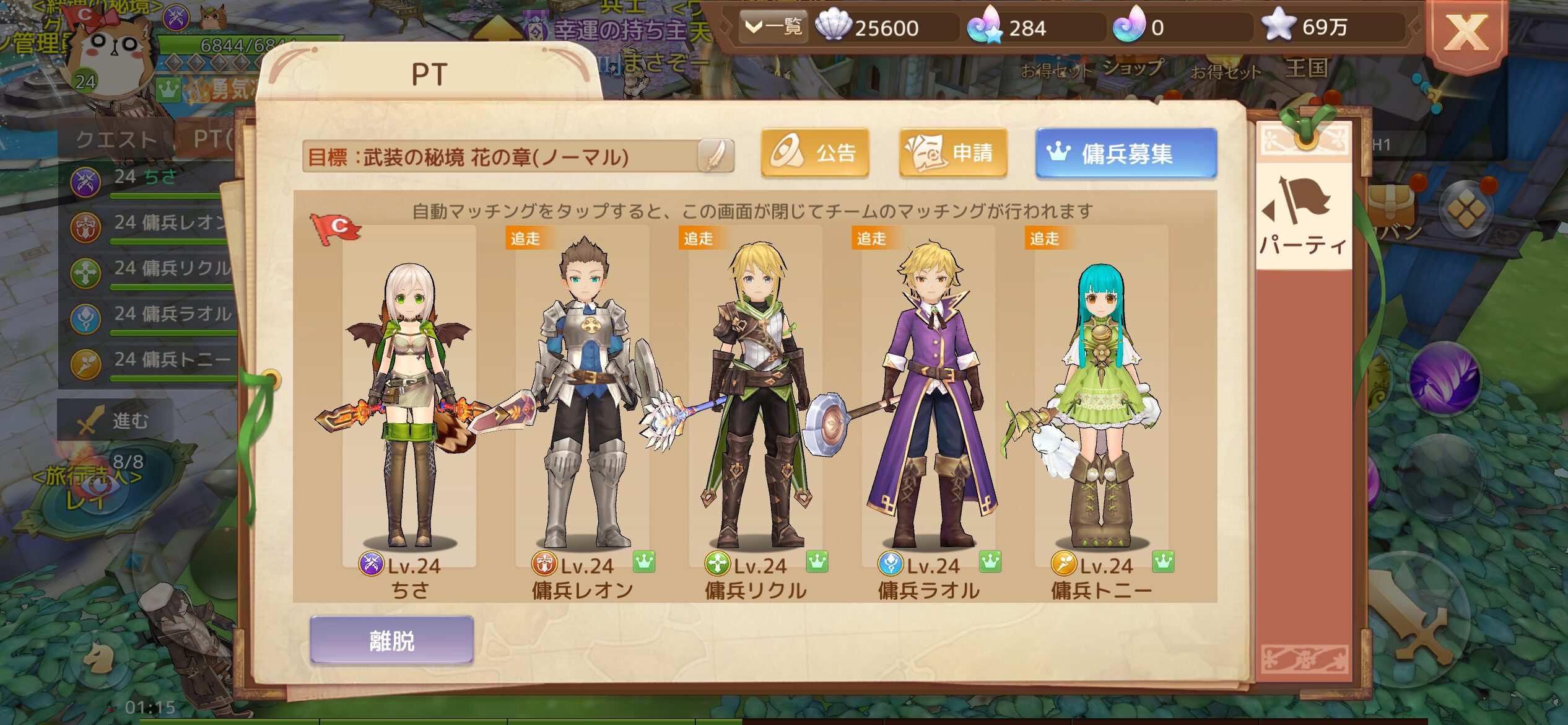Open the 申請 applications button
The width and height of the screenshot is (1568, 725).
(952, 153)
